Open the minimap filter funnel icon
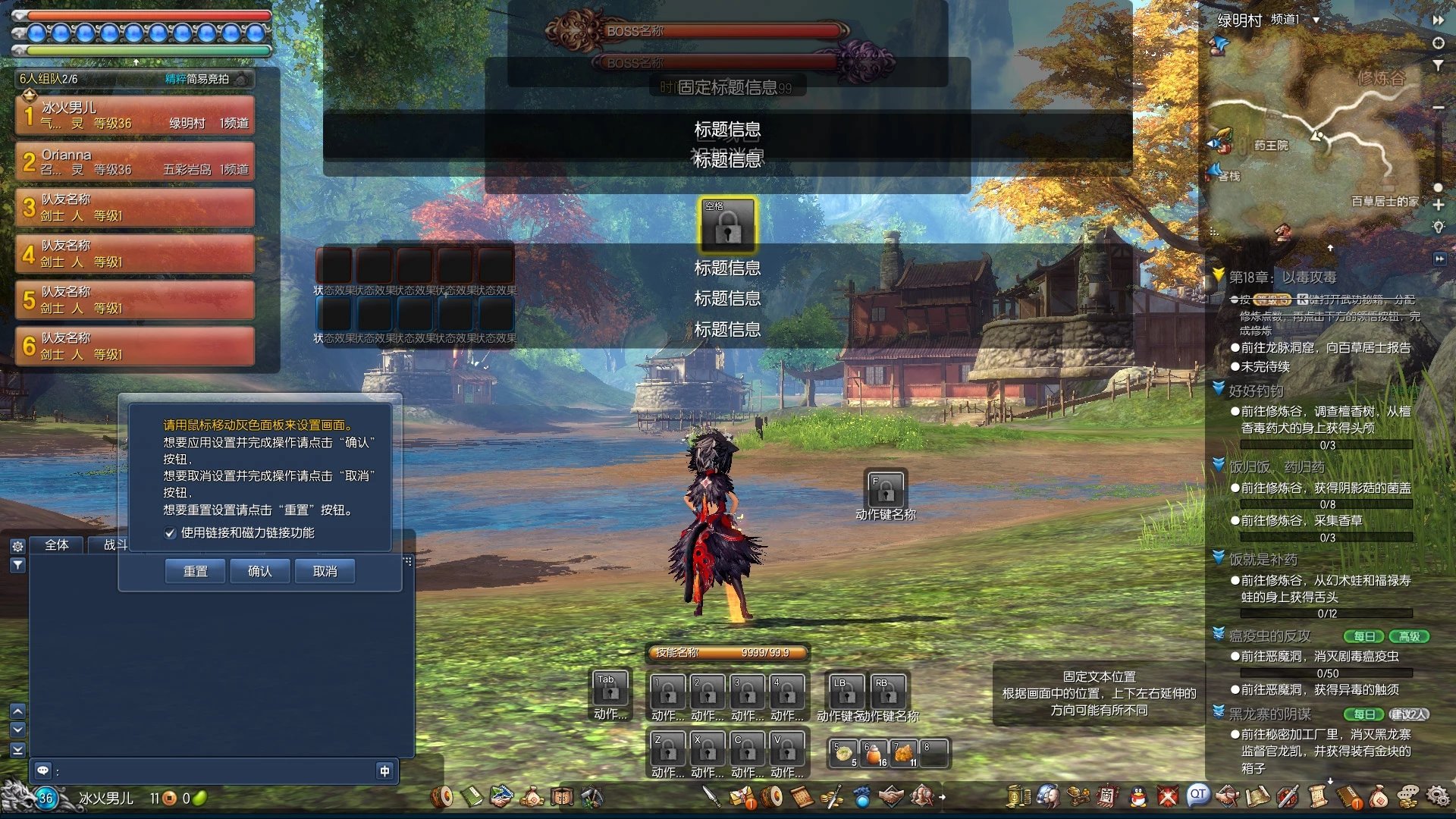The image size is (1456, 819). (x=1438, y=65)
